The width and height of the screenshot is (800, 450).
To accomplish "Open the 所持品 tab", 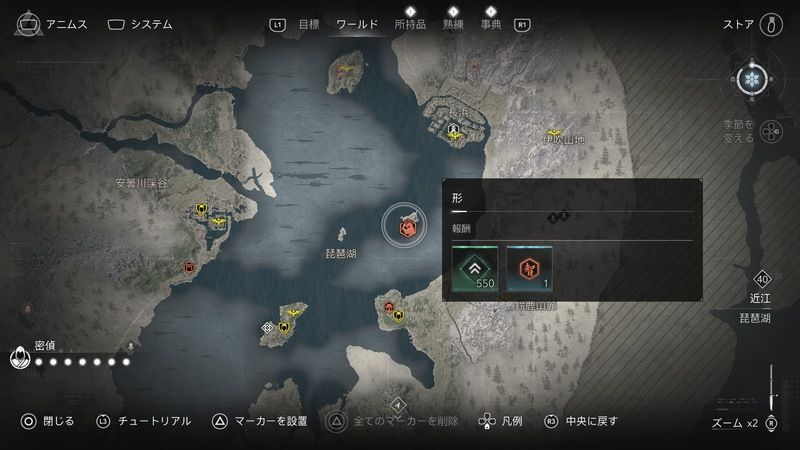I will coord(410,24).
